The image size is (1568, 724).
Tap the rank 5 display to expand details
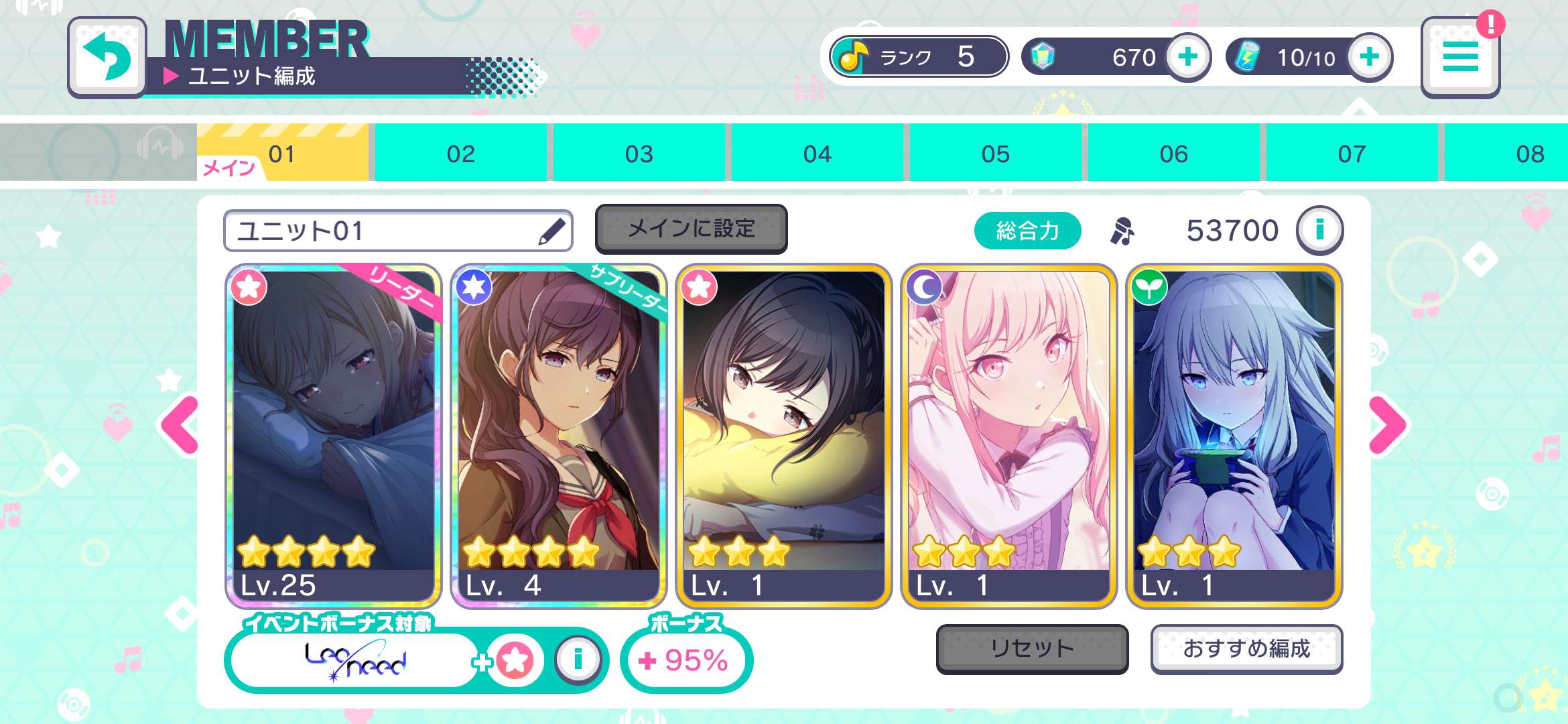pos(918,56)
